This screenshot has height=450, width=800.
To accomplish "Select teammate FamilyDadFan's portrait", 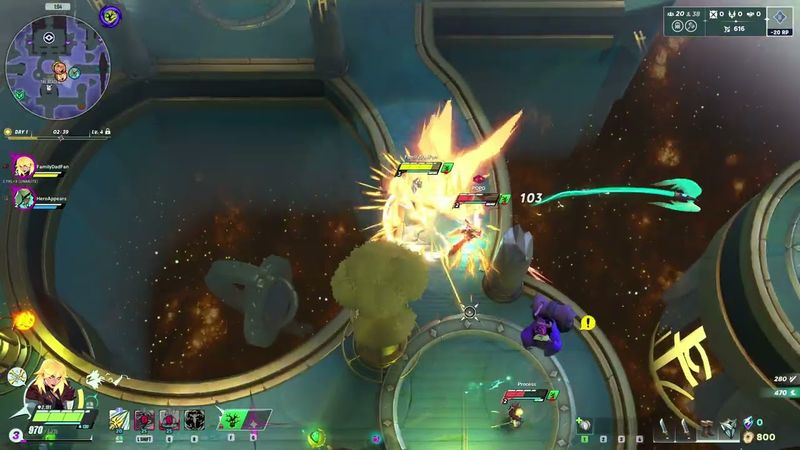I will [x=20, y=165].
